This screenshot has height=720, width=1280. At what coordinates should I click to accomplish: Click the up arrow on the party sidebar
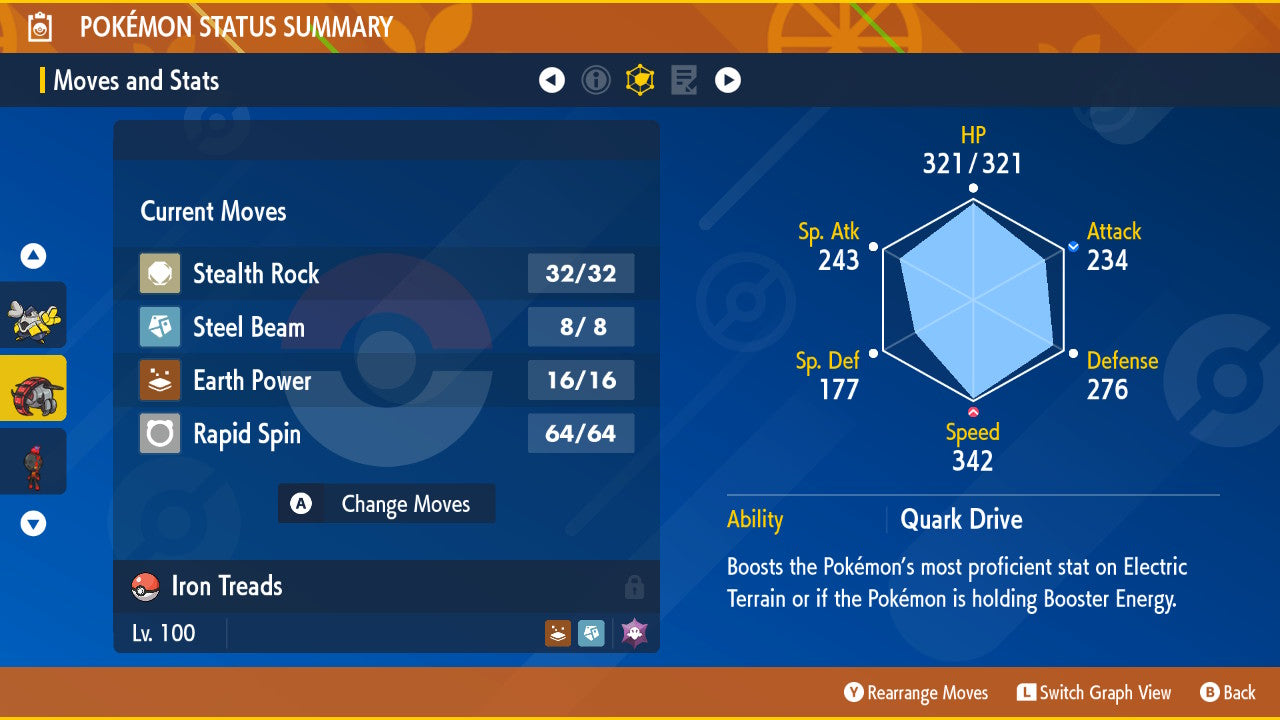33,256
